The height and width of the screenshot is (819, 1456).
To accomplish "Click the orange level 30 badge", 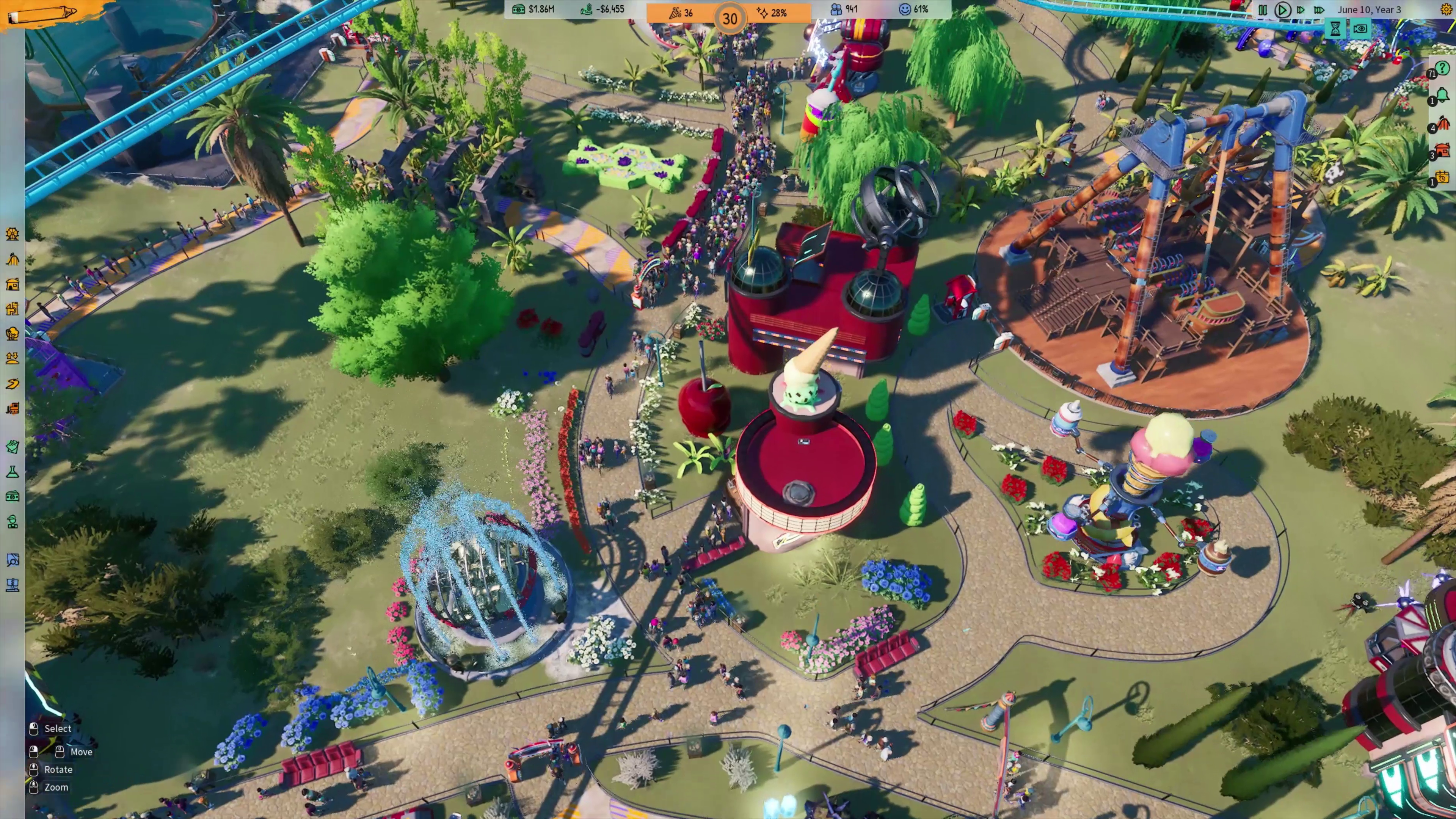I will point(730,19).
